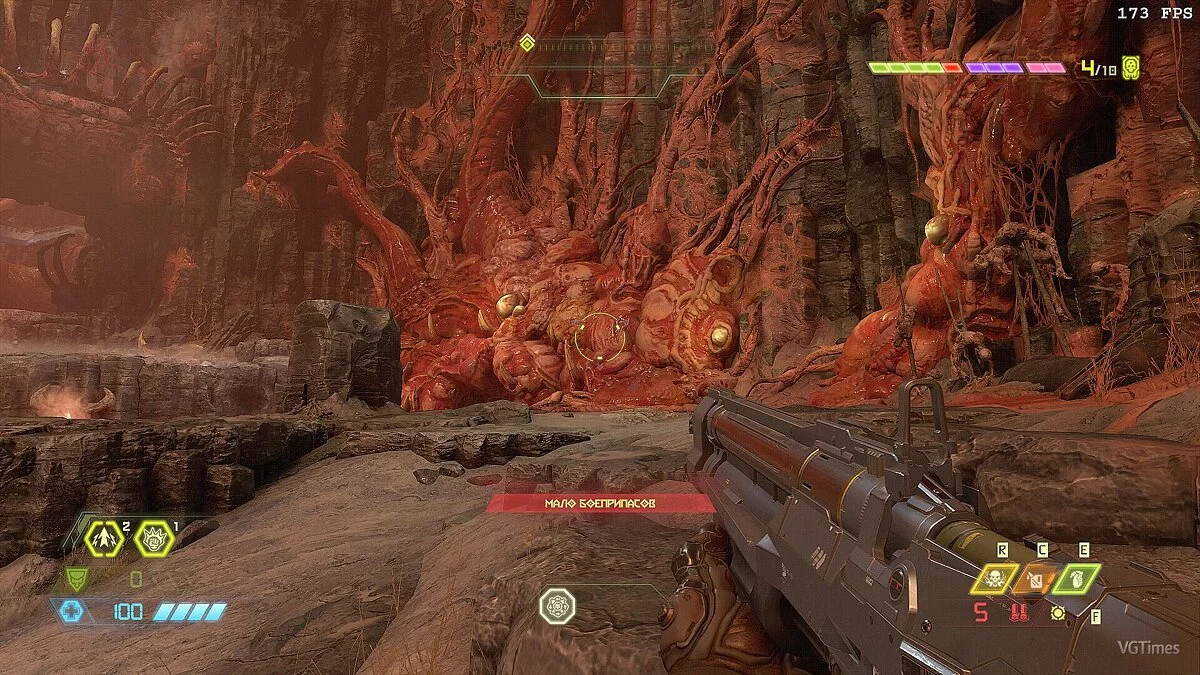Screen dimensions: 1200x675
Task: Click the objective diamond marker on compass
Action: [x=527, y=42]
